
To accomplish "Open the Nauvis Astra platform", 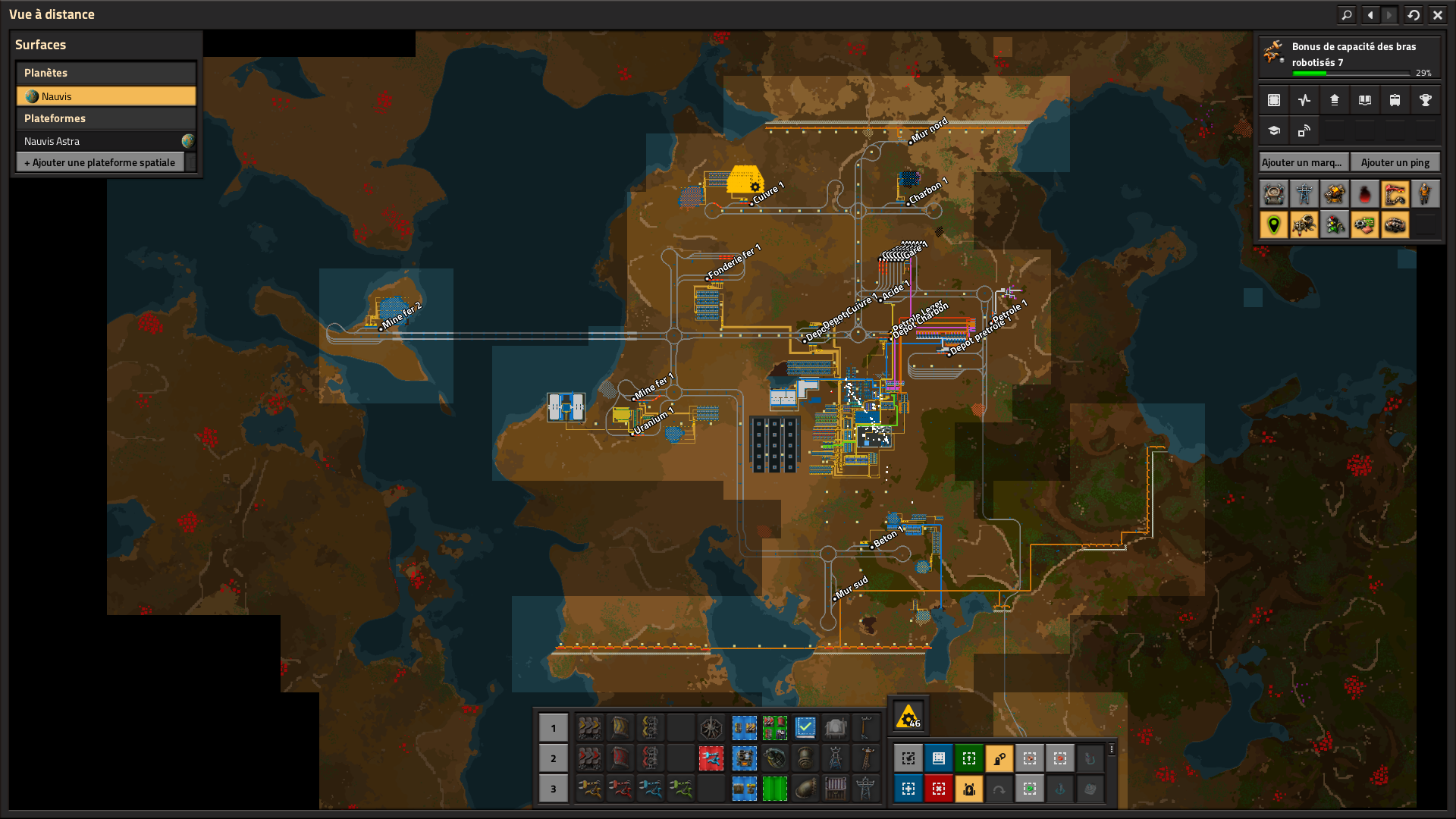I will coord(99,141).
